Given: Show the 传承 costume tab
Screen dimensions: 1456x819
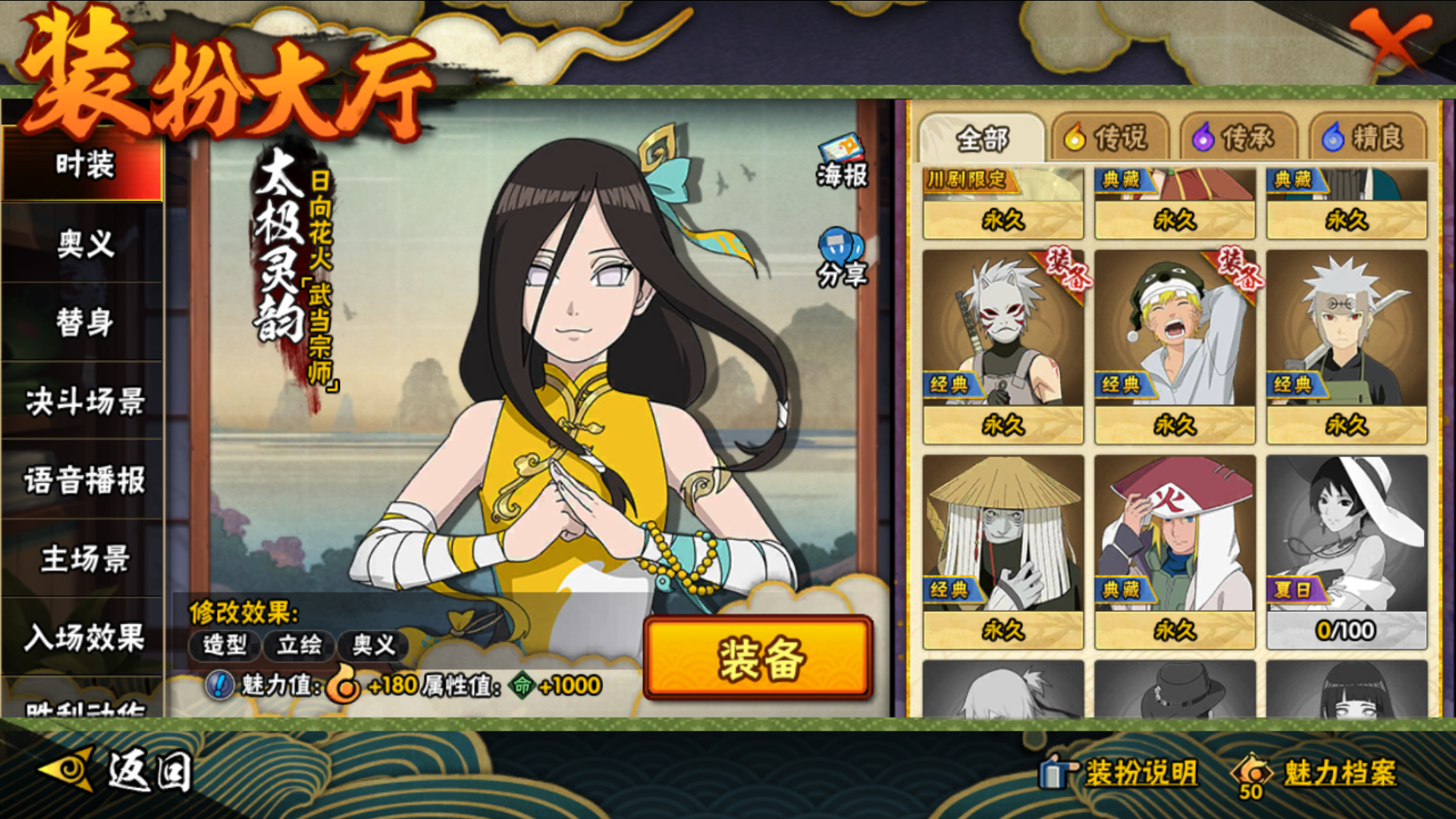Looking at the screenshot, I should 1234,138.
